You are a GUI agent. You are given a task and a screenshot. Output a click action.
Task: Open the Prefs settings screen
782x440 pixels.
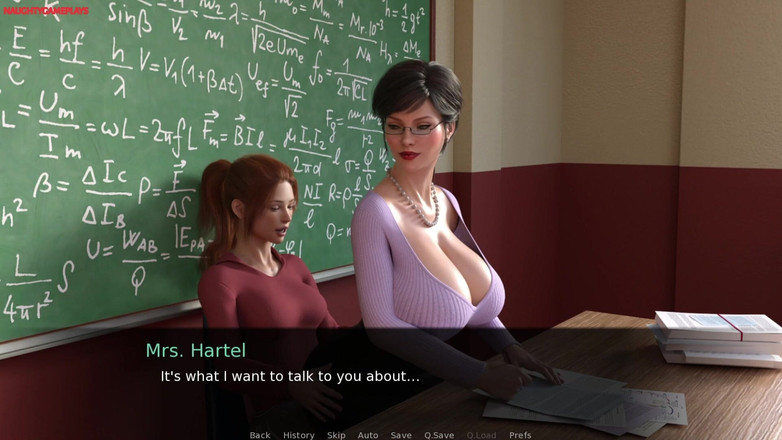click(520, 435)
